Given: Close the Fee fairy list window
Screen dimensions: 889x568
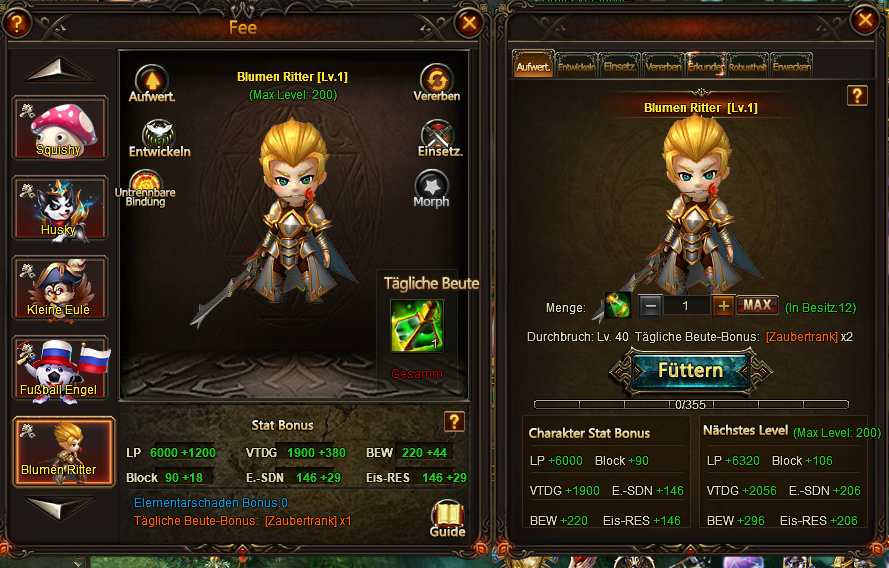Looking at the screenshot, I should (468, 22).
